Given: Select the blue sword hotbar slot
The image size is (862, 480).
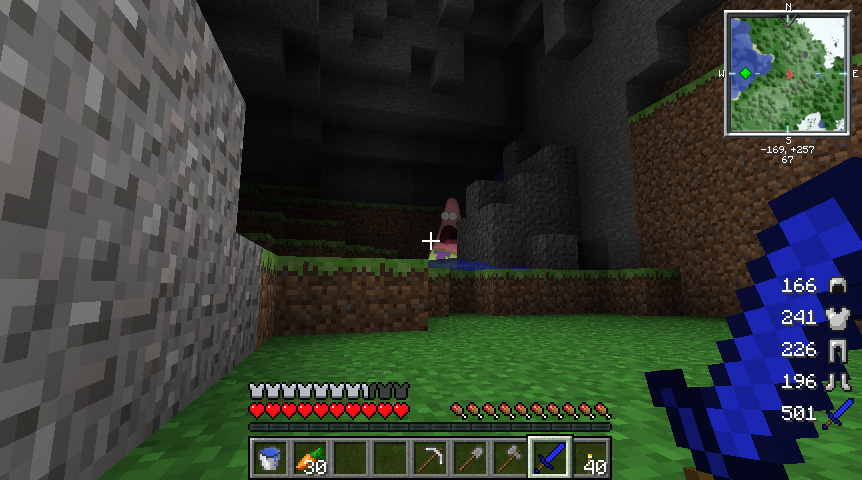Looking at the screenshot, I should pos(550,459).
